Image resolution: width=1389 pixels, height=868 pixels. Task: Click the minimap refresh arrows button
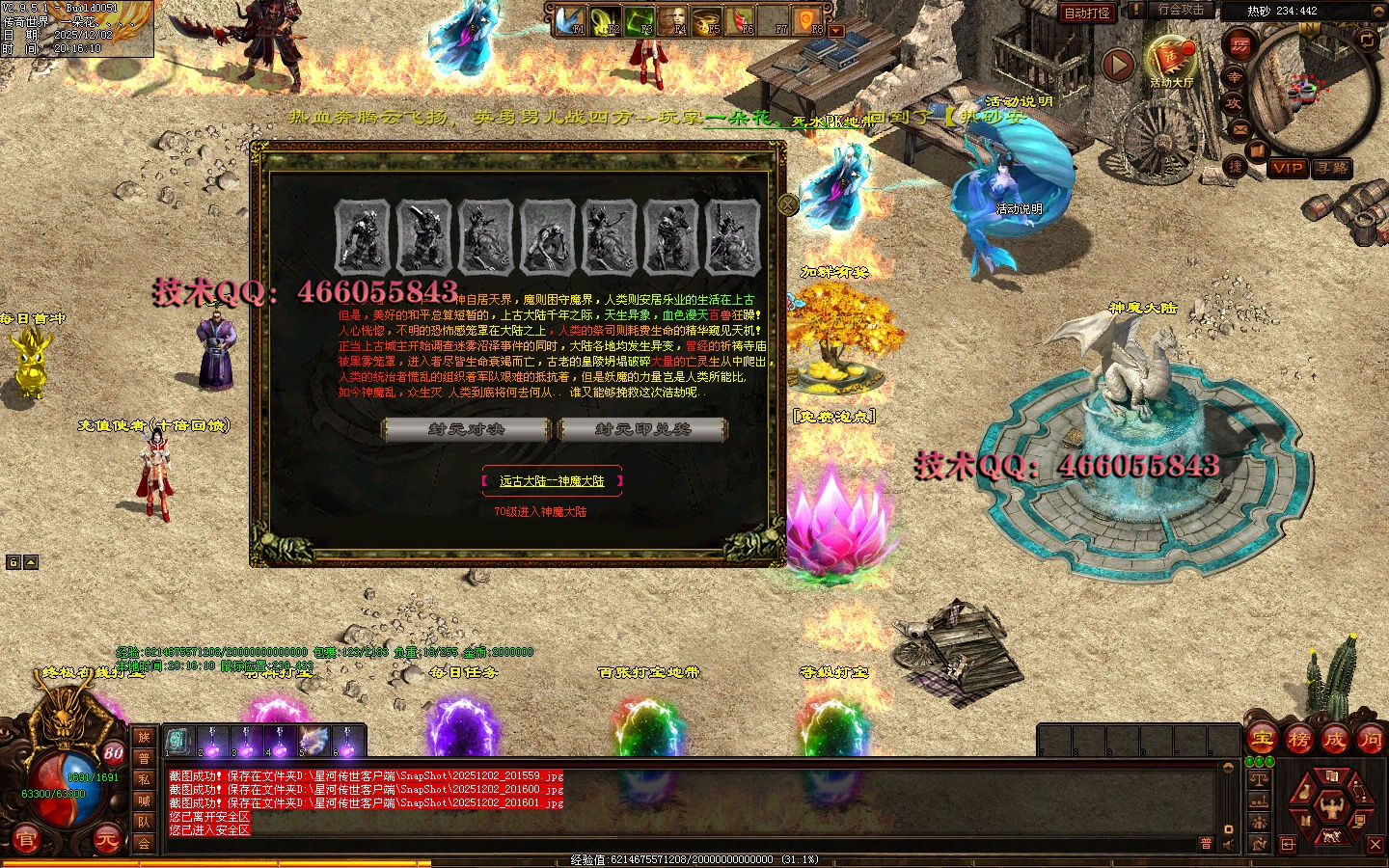click(x=1367, y=40)
